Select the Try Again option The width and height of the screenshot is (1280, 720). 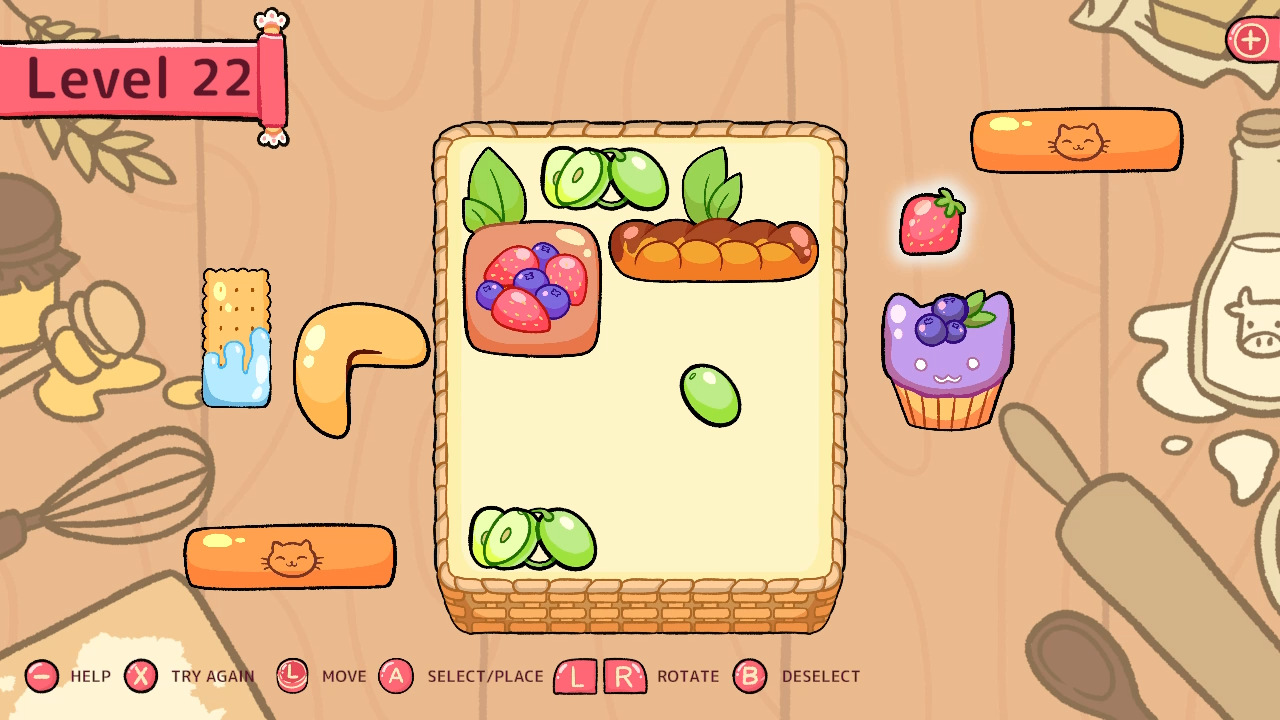pyautogui.click(x=141, y=676)
